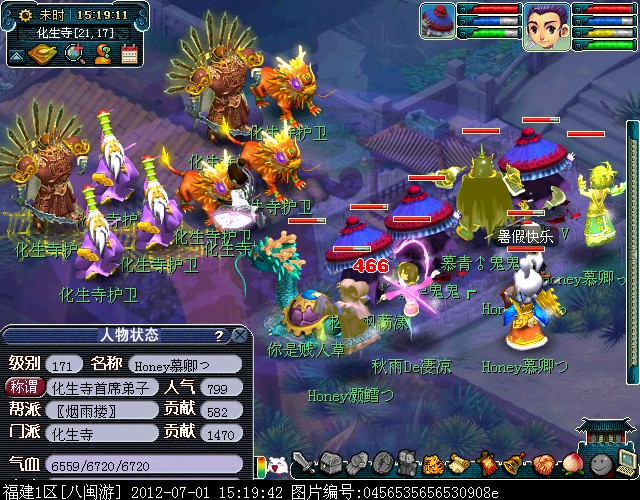Click the peach icon in toolbar
Viewport: 640px width, 500px height.
[x=571, y=464]
